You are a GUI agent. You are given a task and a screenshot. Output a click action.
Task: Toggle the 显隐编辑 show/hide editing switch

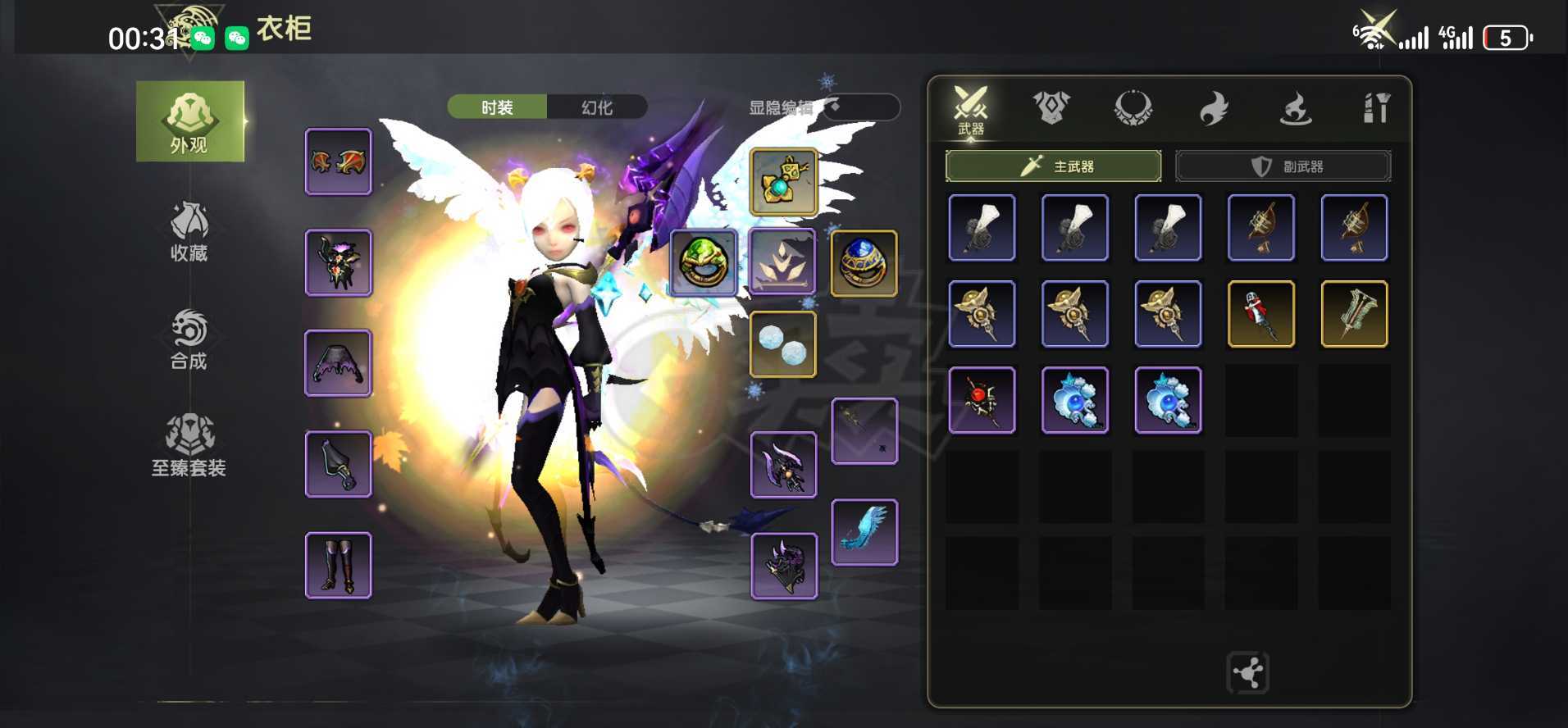coord(859,107)
